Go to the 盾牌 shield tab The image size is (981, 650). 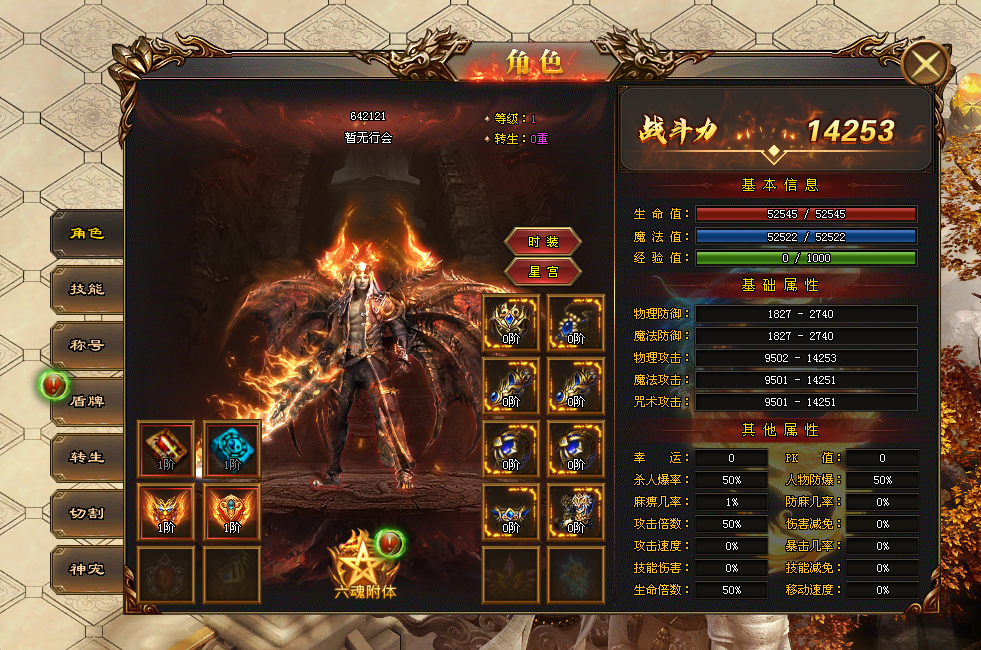pyautogui.click(x=87, y=401)
